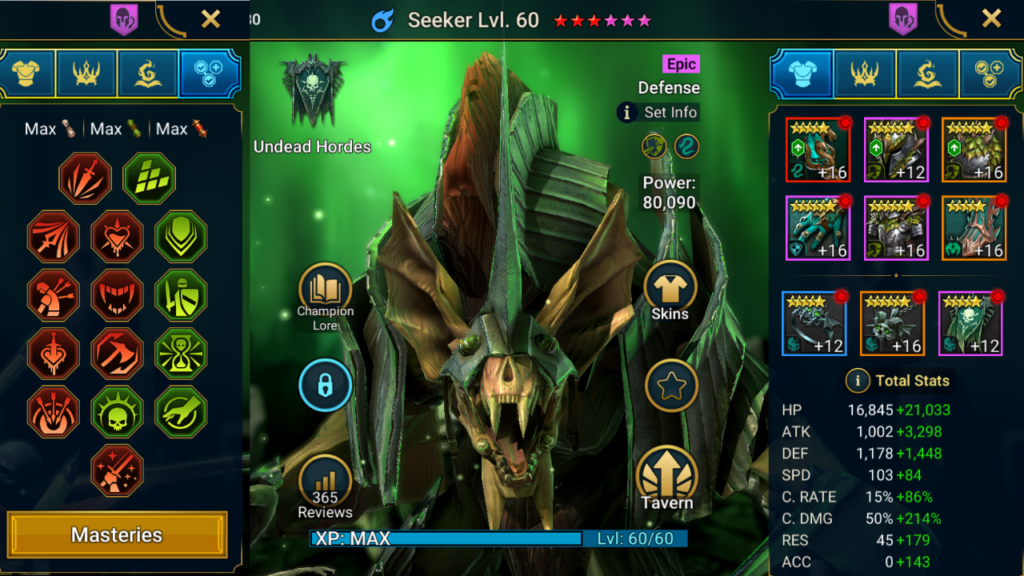Select the red-bordered weapon gear slot

click(x=817, y=149)
